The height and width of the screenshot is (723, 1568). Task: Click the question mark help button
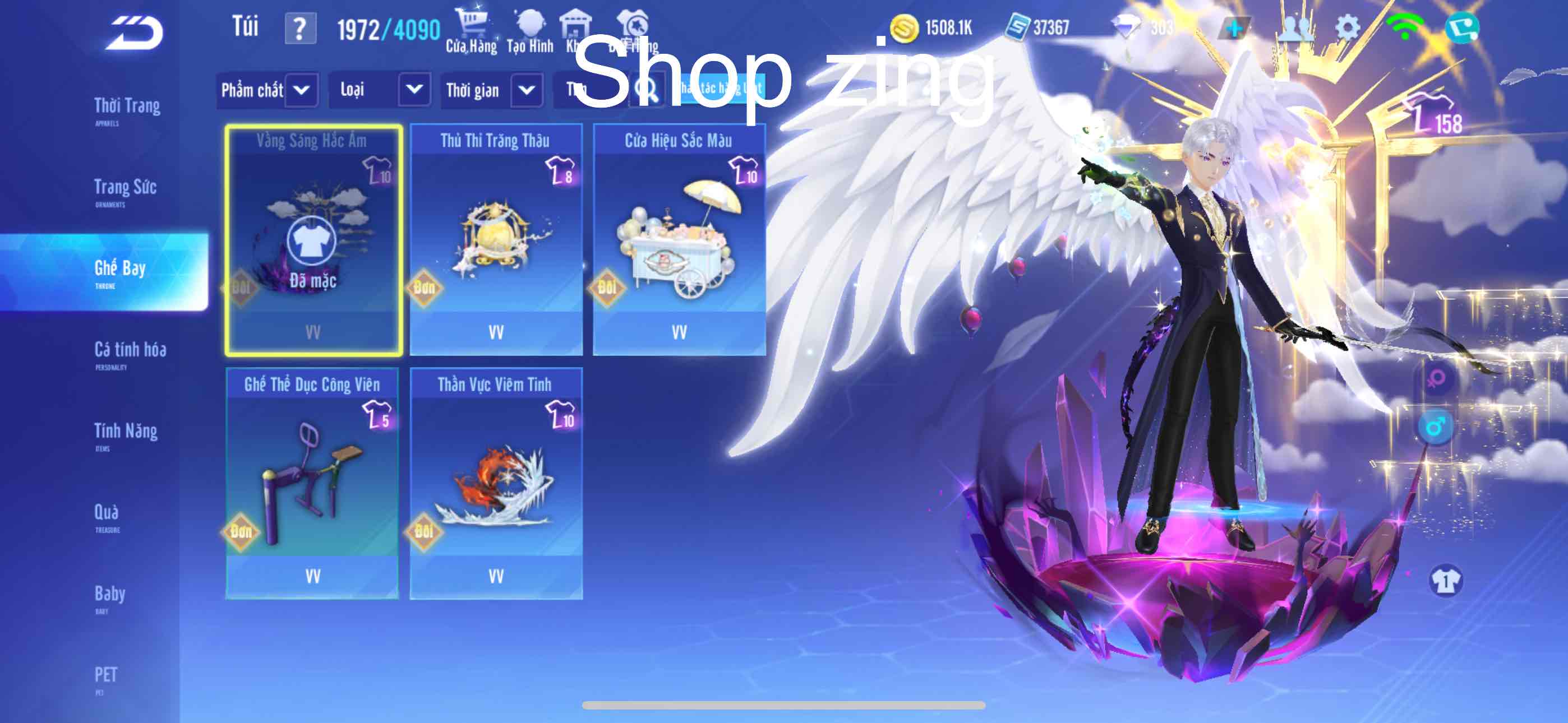click(300, 29)
